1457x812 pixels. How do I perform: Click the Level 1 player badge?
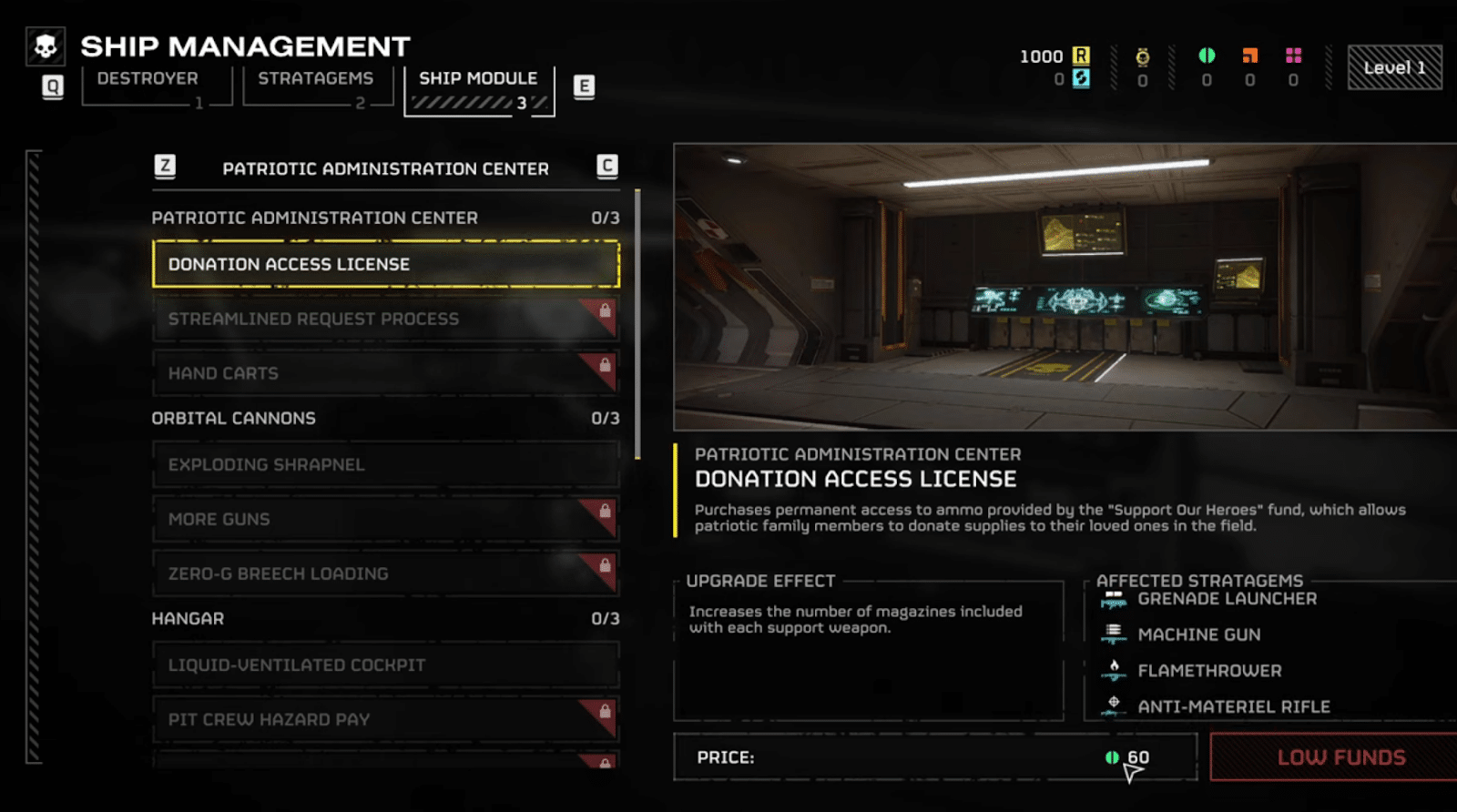coord(1394,67)
